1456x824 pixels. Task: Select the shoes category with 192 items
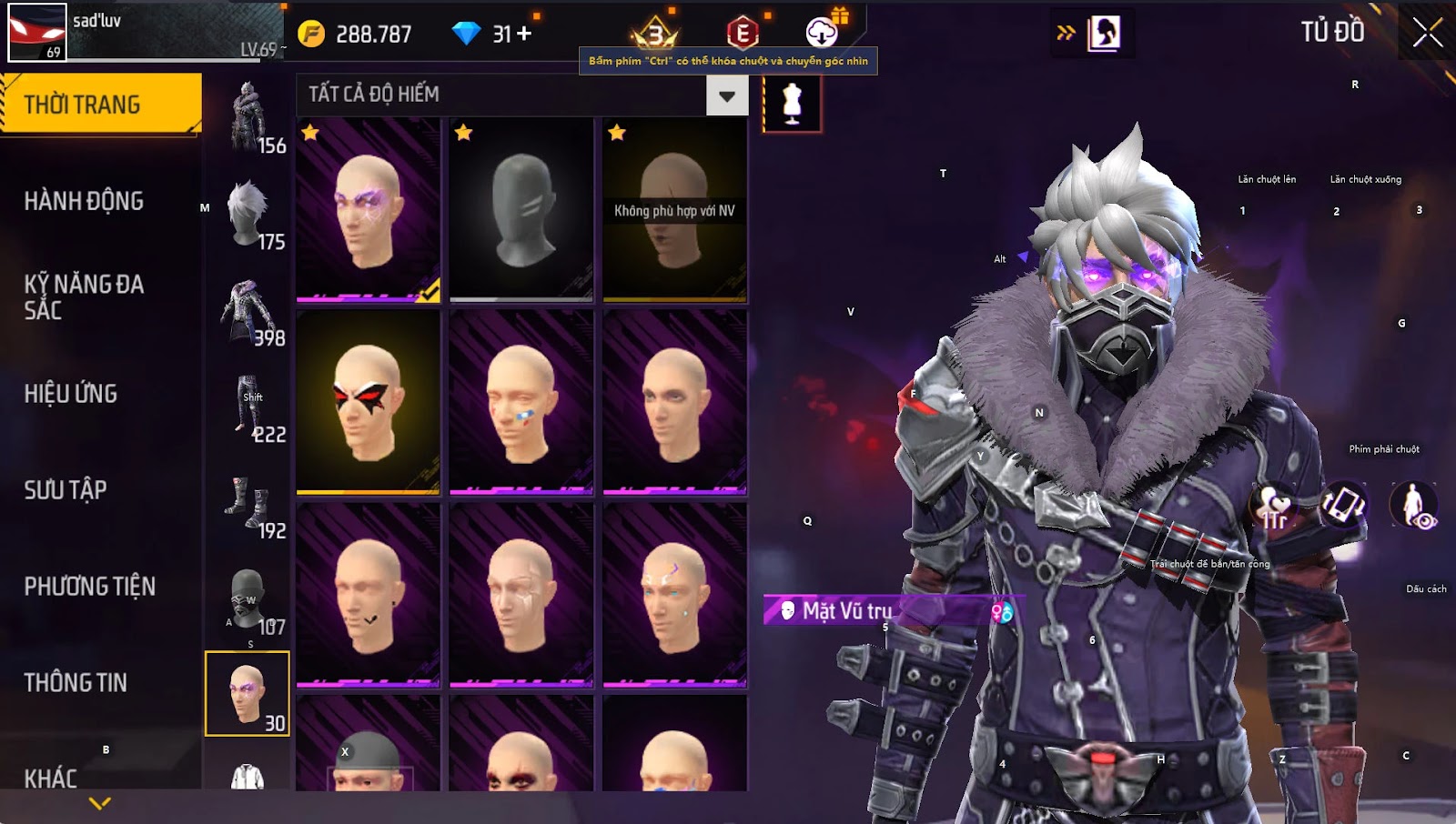(248, 503)
